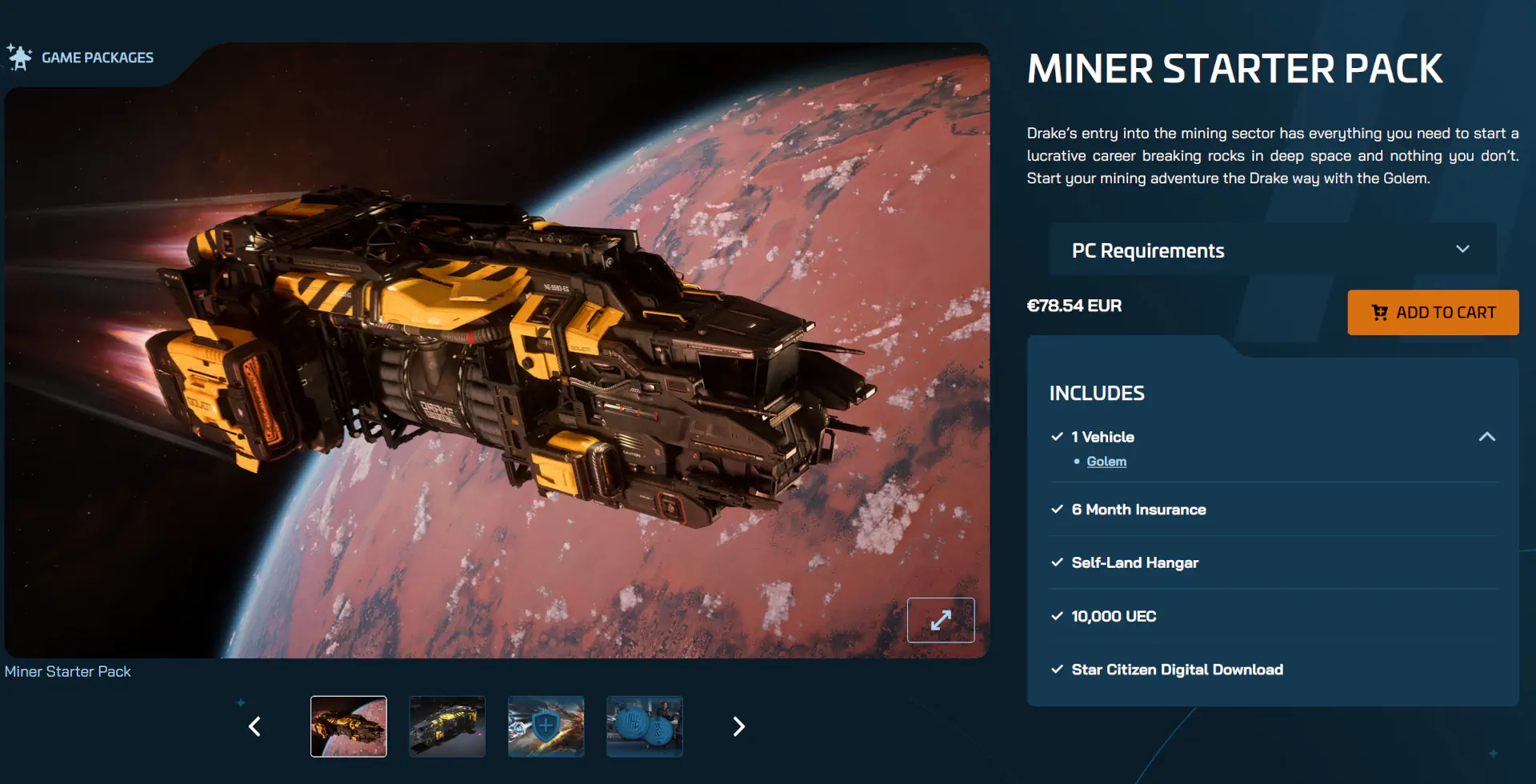
Task: Open the UEC coins thumbnail
Action: (x=645, y=726)
